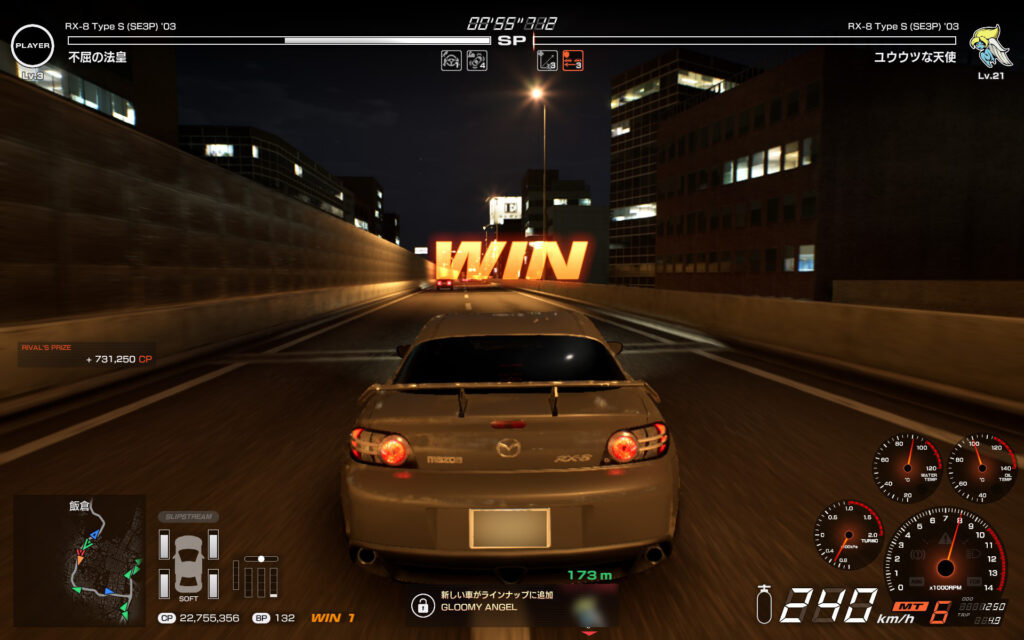Click the SLIPSTREAM indicator label

(x=188, y=517)
